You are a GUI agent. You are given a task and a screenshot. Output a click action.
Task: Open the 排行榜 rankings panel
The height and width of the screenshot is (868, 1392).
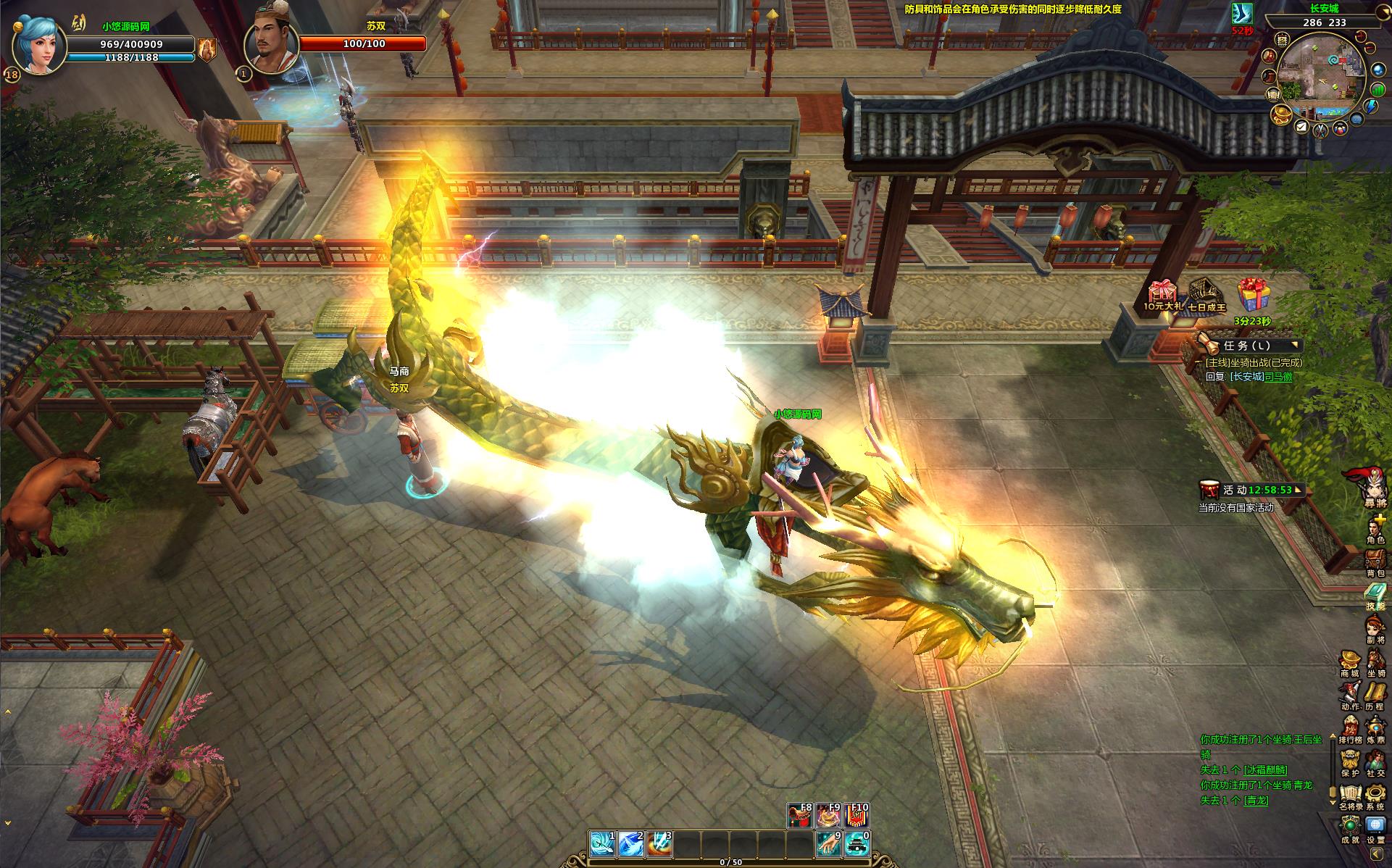click(x=1350, y=729)
